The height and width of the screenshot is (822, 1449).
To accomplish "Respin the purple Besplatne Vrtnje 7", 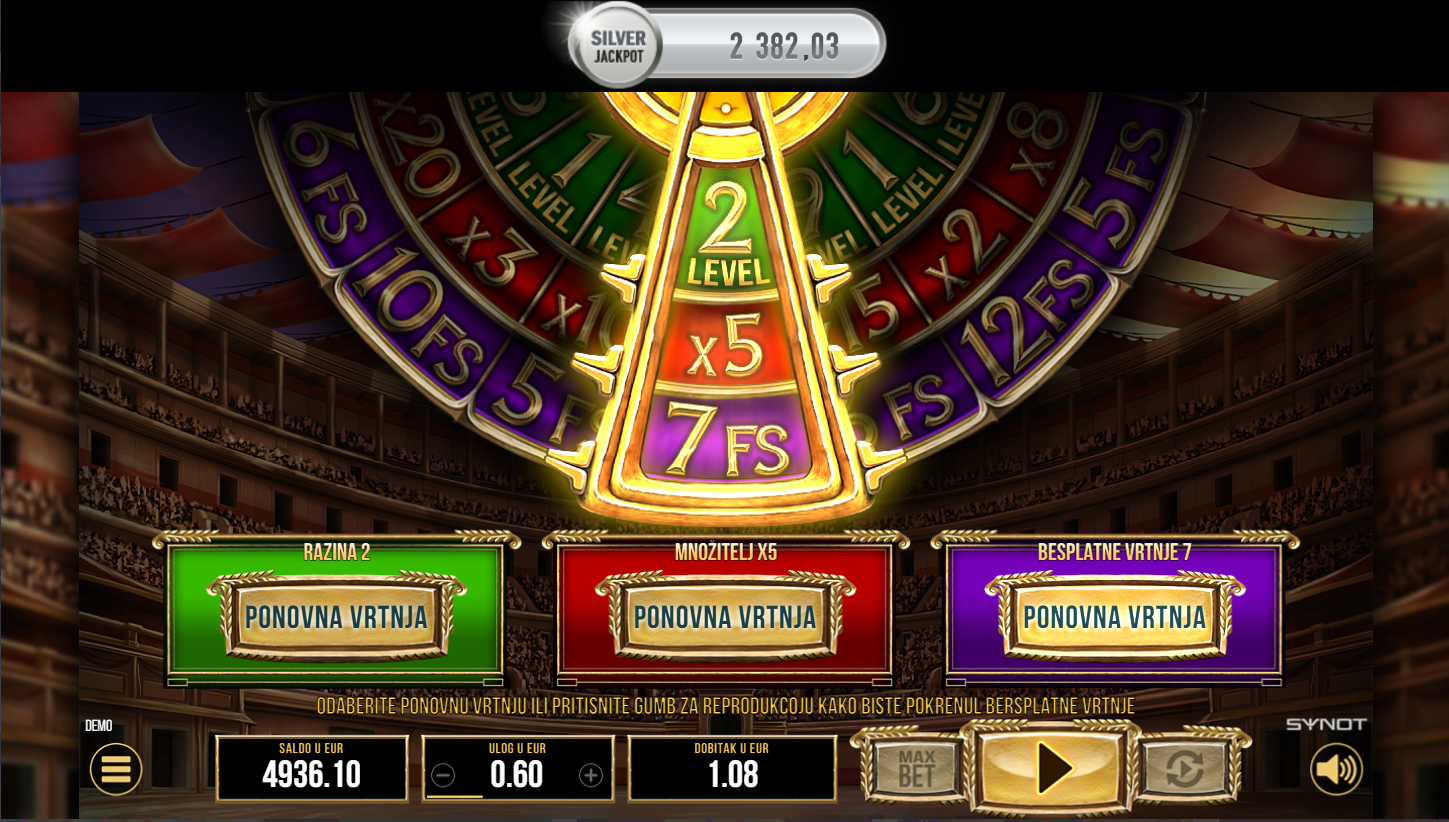I will (x=1114, y=617).
